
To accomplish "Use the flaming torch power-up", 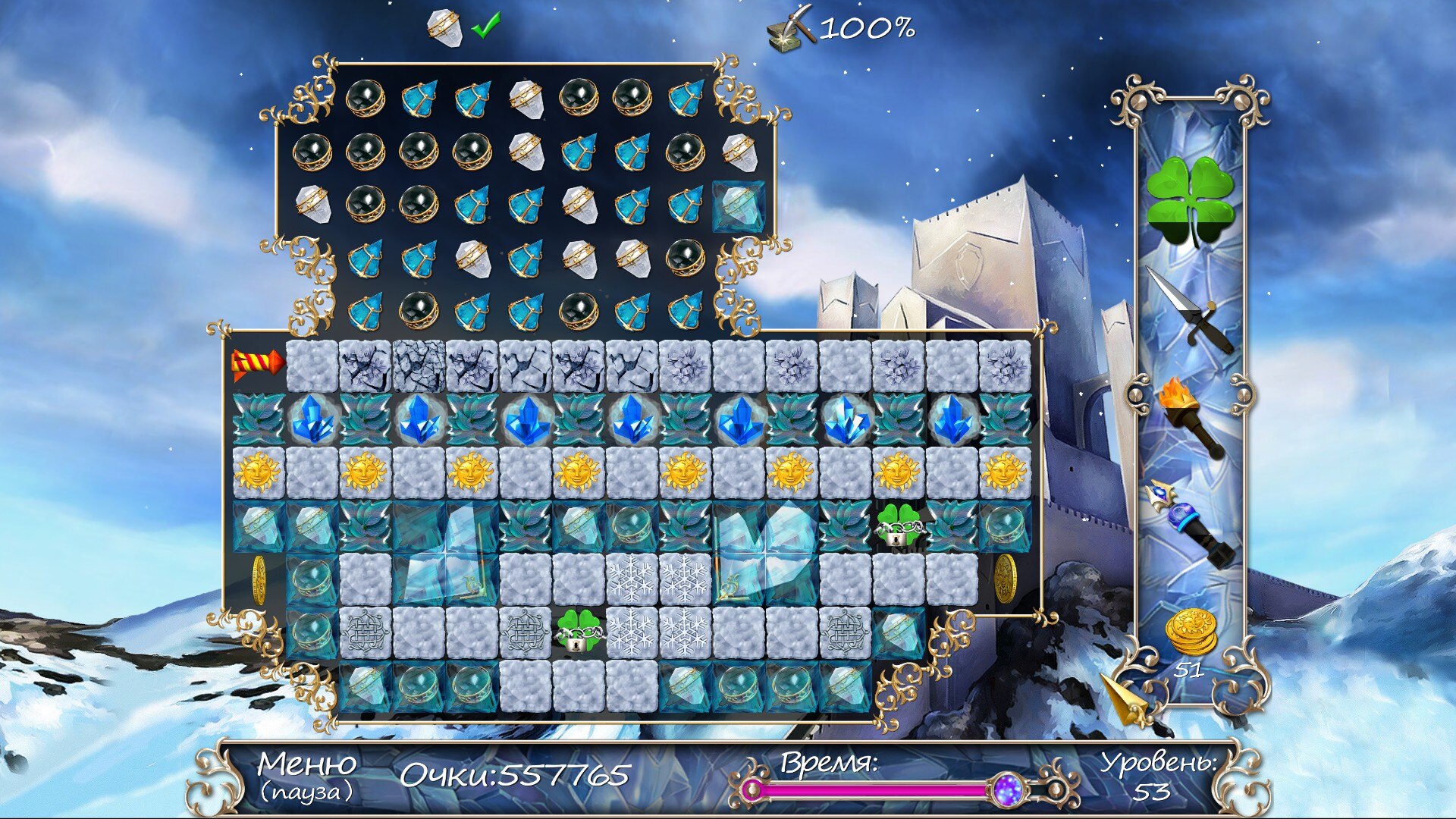I will [1188, 416].
